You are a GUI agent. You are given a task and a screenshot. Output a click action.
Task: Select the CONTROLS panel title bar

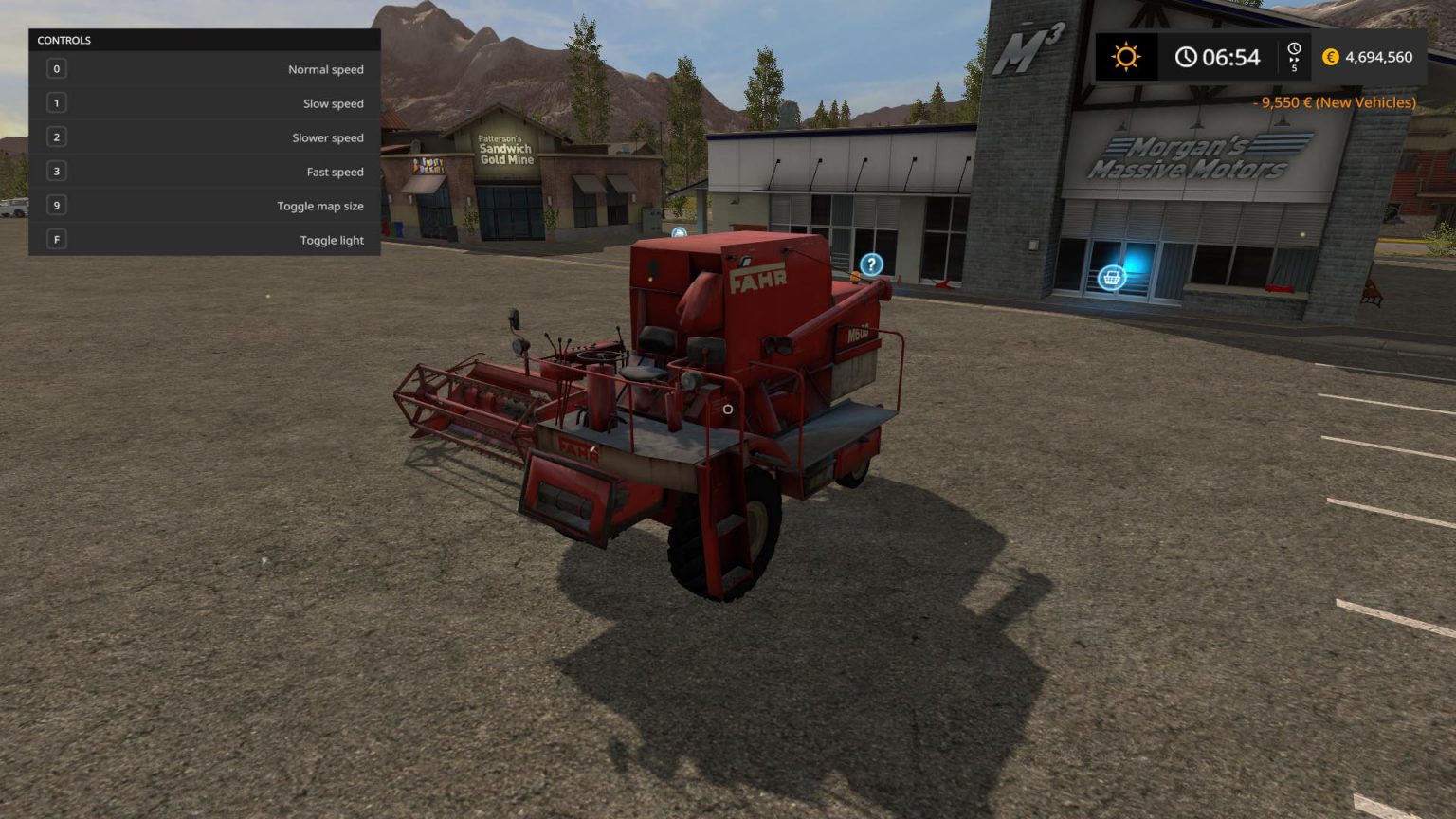coord(63,40)
